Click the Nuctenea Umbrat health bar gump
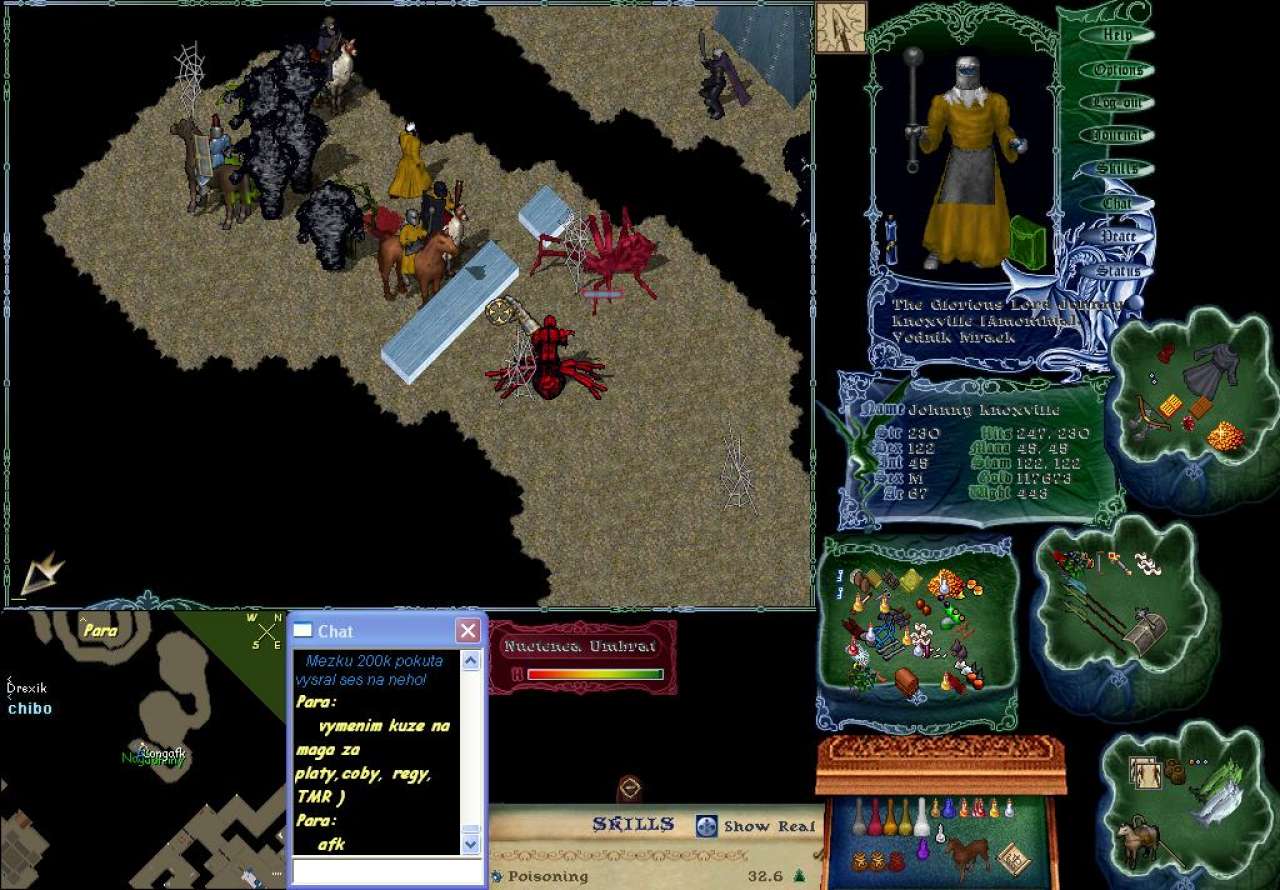Screen dimensions: 1280x890 (x=582, y=658)
